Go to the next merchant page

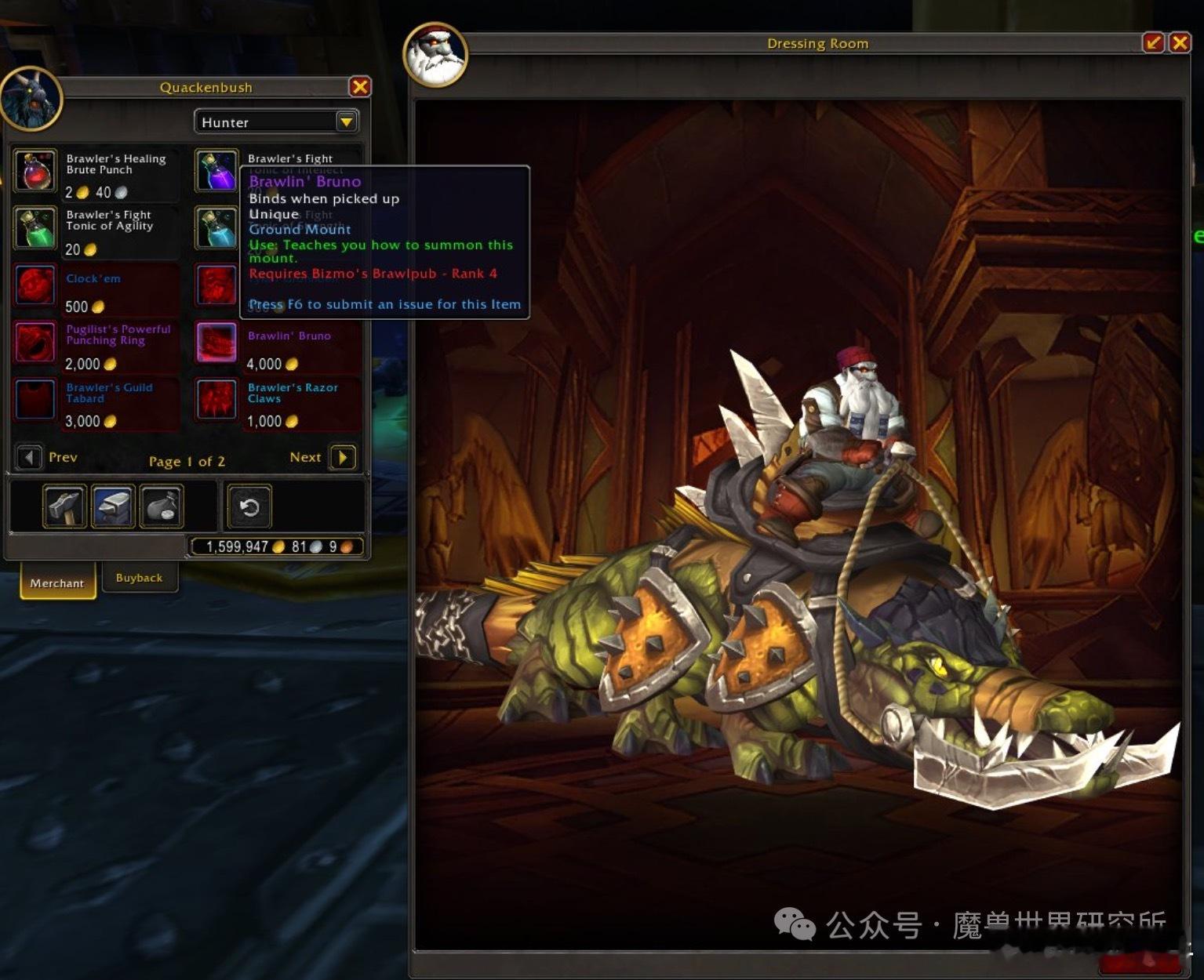tap(343, 457)
